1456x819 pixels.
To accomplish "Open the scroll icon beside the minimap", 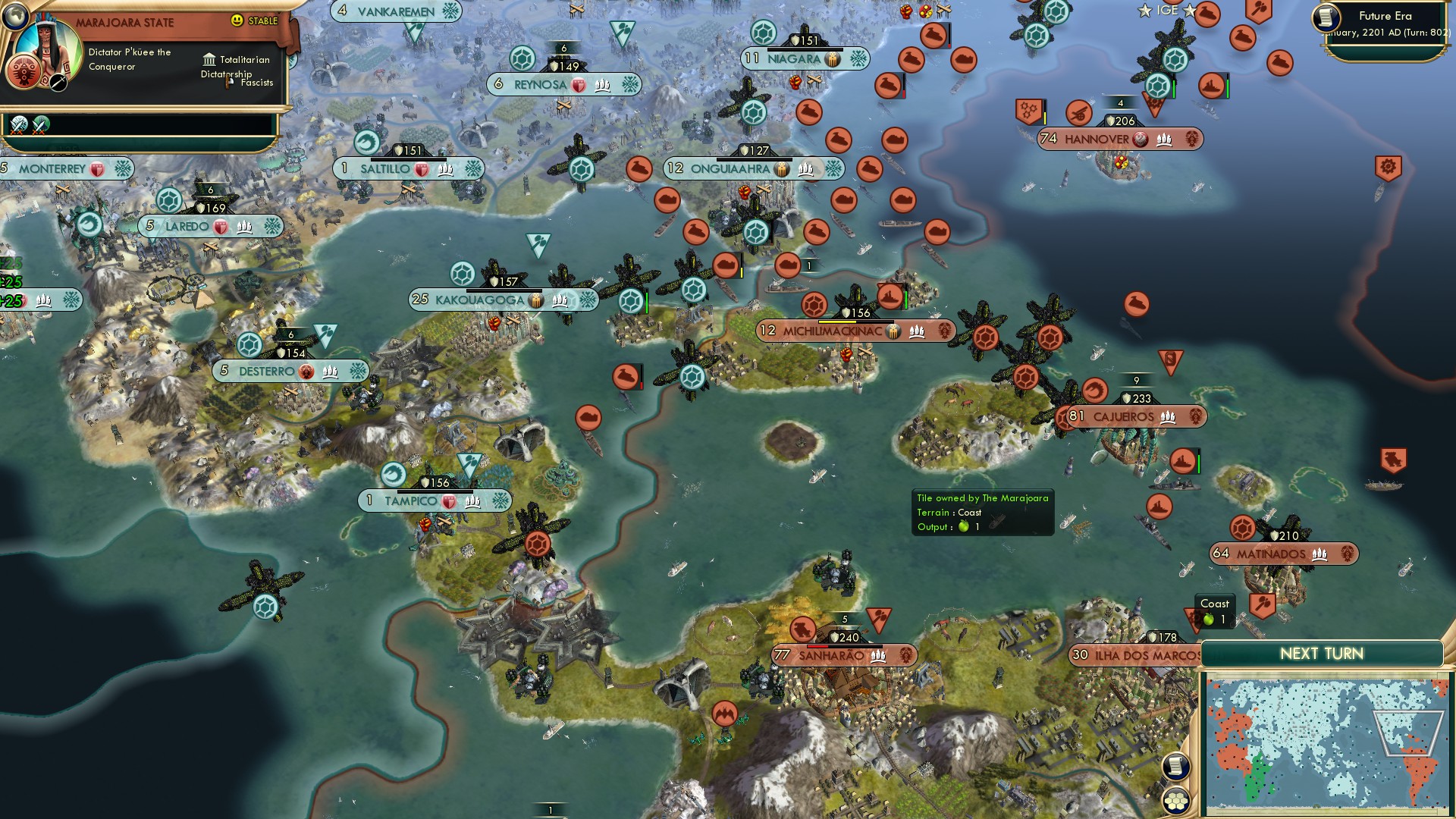I will pos(1175,766).
